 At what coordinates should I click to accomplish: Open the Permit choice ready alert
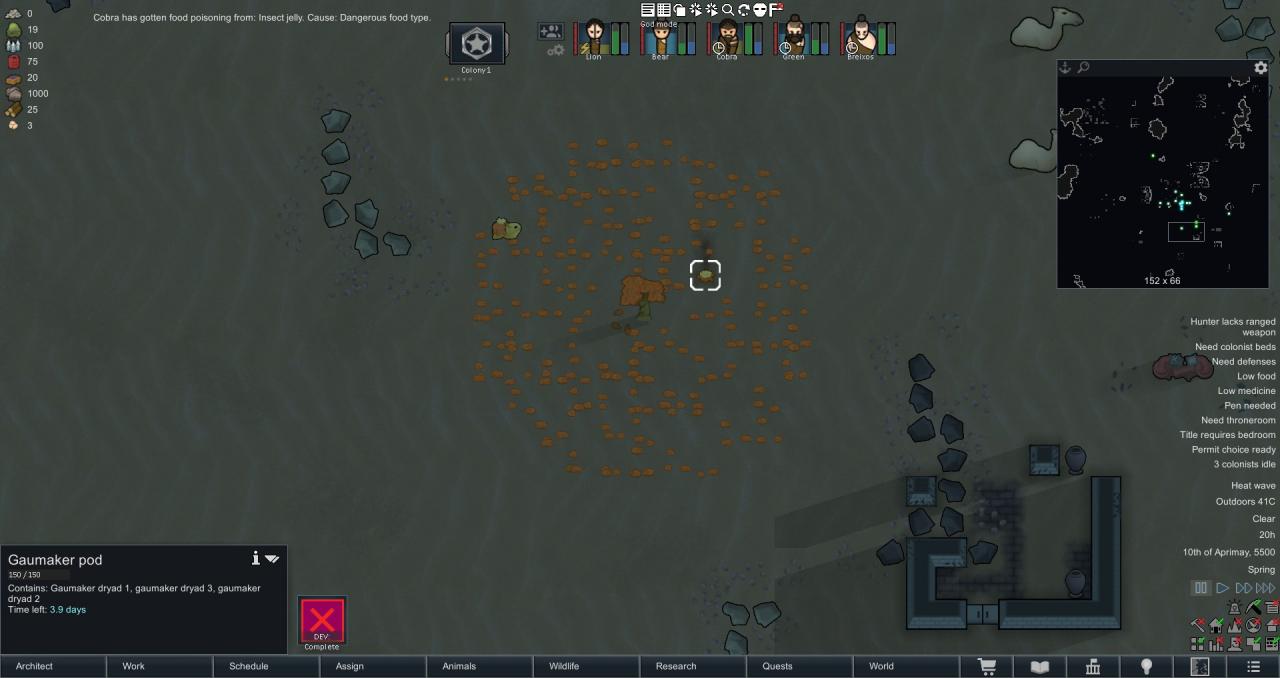pyautogui.click(x=1233, y=450)
